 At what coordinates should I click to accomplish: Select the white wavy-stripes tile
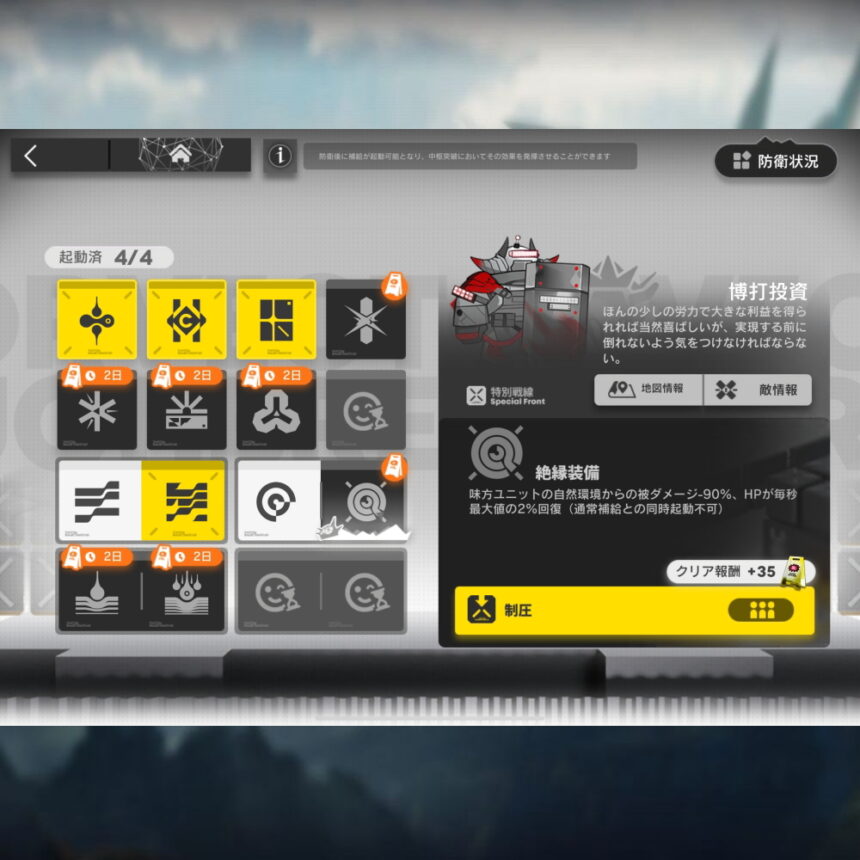point(99,500)
